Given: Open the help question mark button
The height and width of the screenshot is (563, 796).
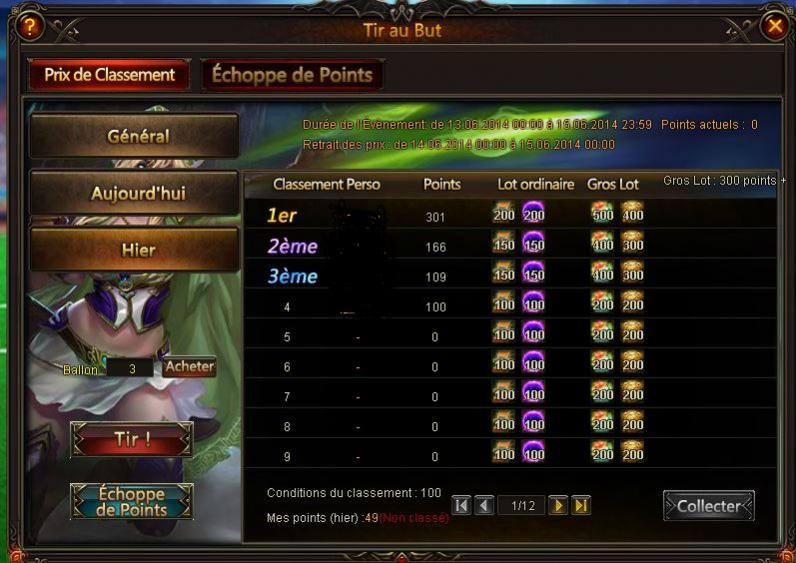Looking at the screenshot, I should pyautogui.click(x=30, y=27).
